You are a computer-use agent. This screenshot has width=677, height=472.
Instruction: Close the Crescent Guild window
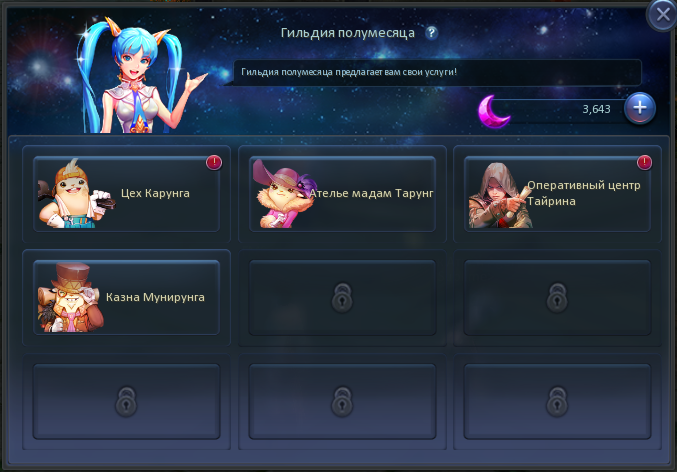662,15
